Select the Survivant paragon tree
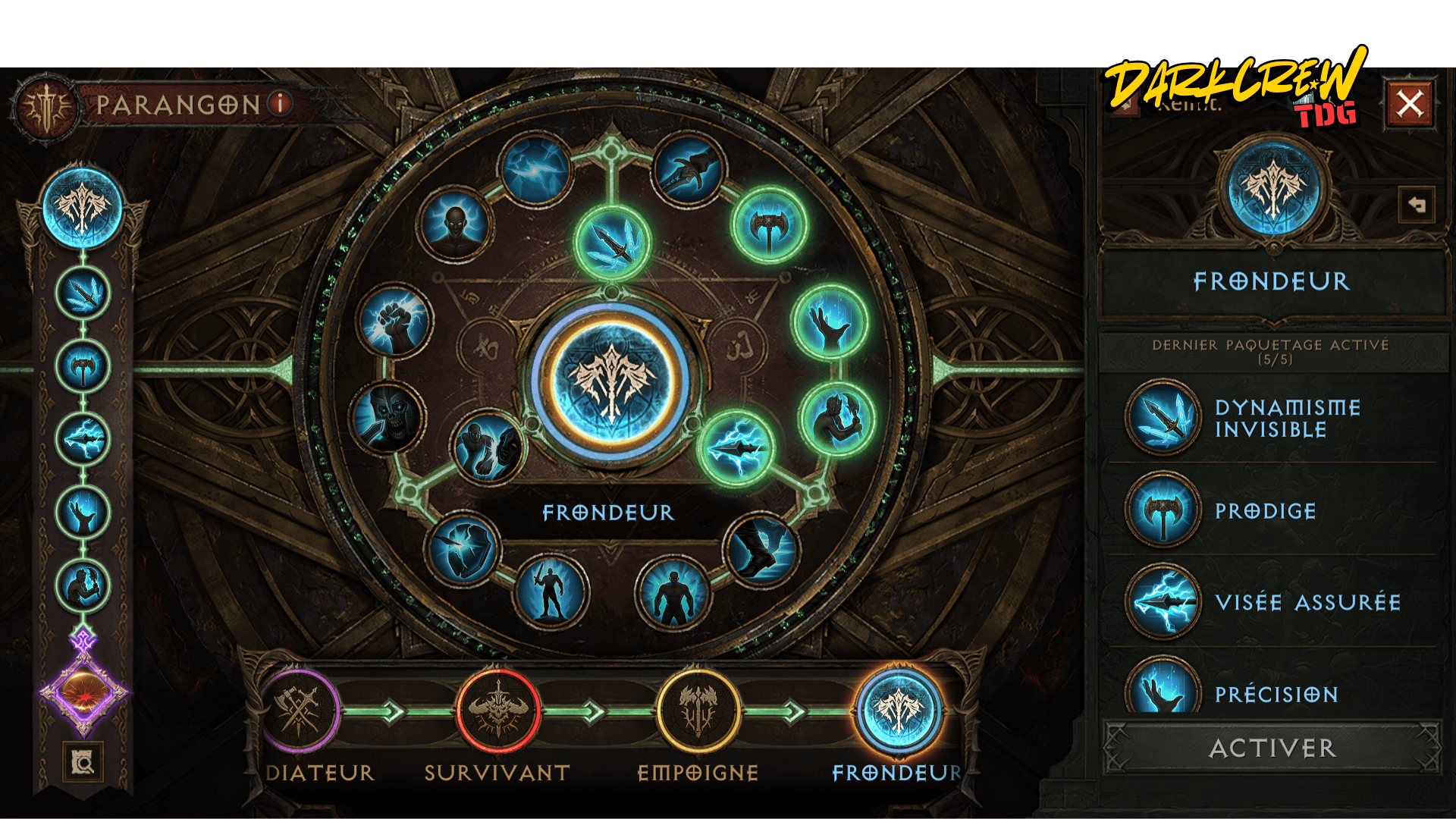 coord(497,711)
